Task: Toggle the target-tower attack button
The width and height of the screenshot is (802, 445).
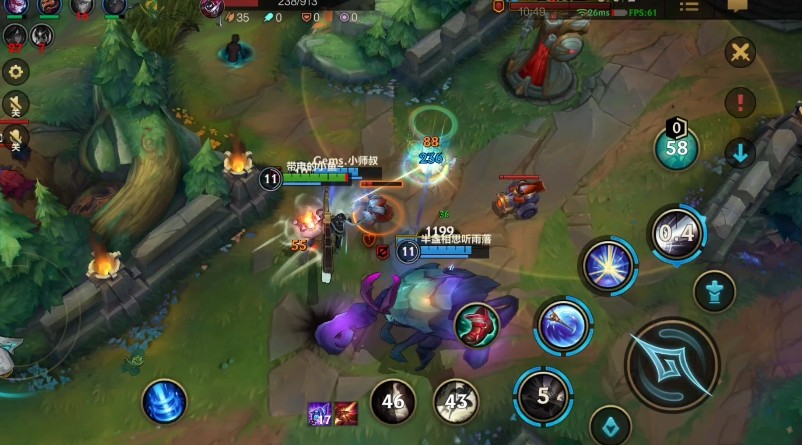Action: (x=714, y=290)
